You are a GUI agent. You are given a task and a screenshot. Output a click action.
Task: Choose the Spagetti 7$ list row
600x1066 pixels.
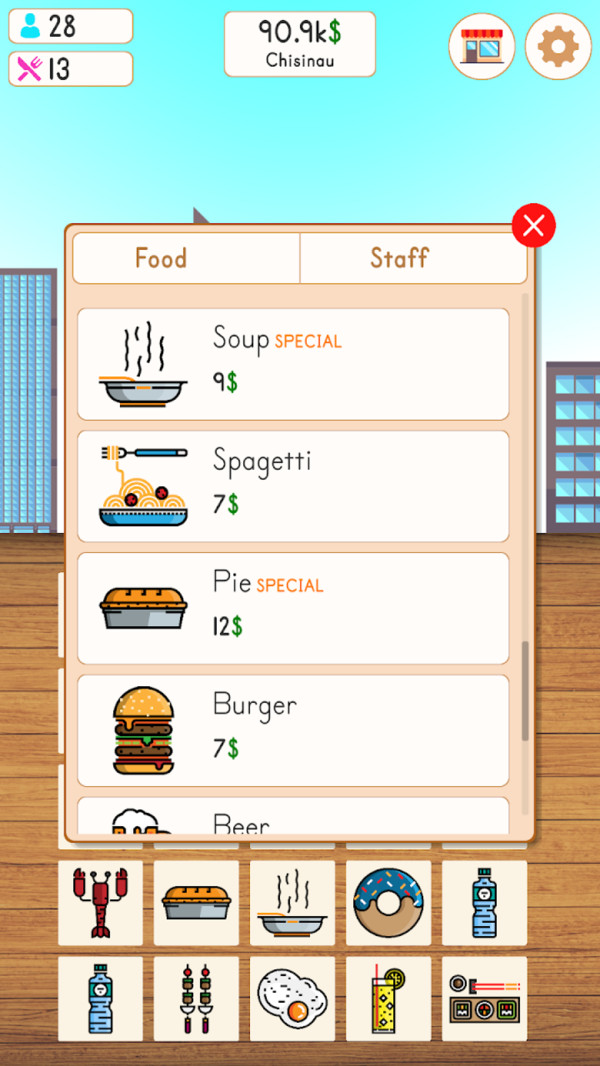pyautogui.click(x=293, y=486)
